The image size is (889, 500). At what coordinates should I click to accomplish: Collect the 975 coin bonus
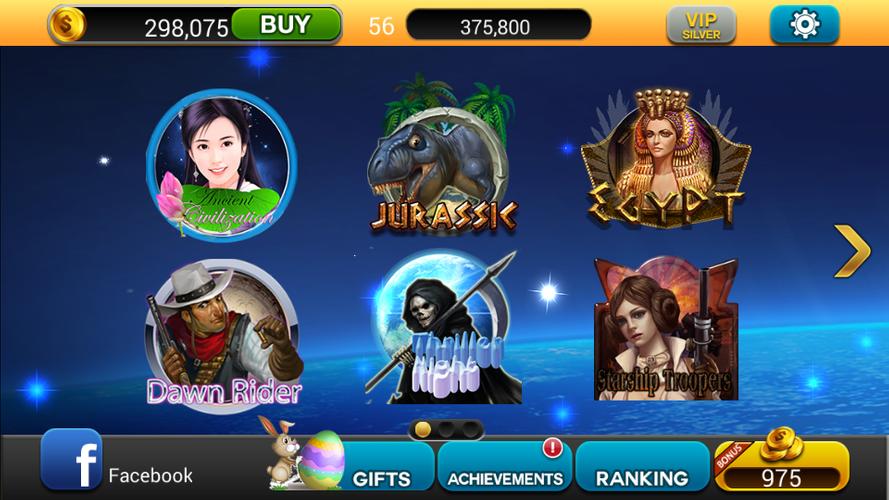coord(782,468)
